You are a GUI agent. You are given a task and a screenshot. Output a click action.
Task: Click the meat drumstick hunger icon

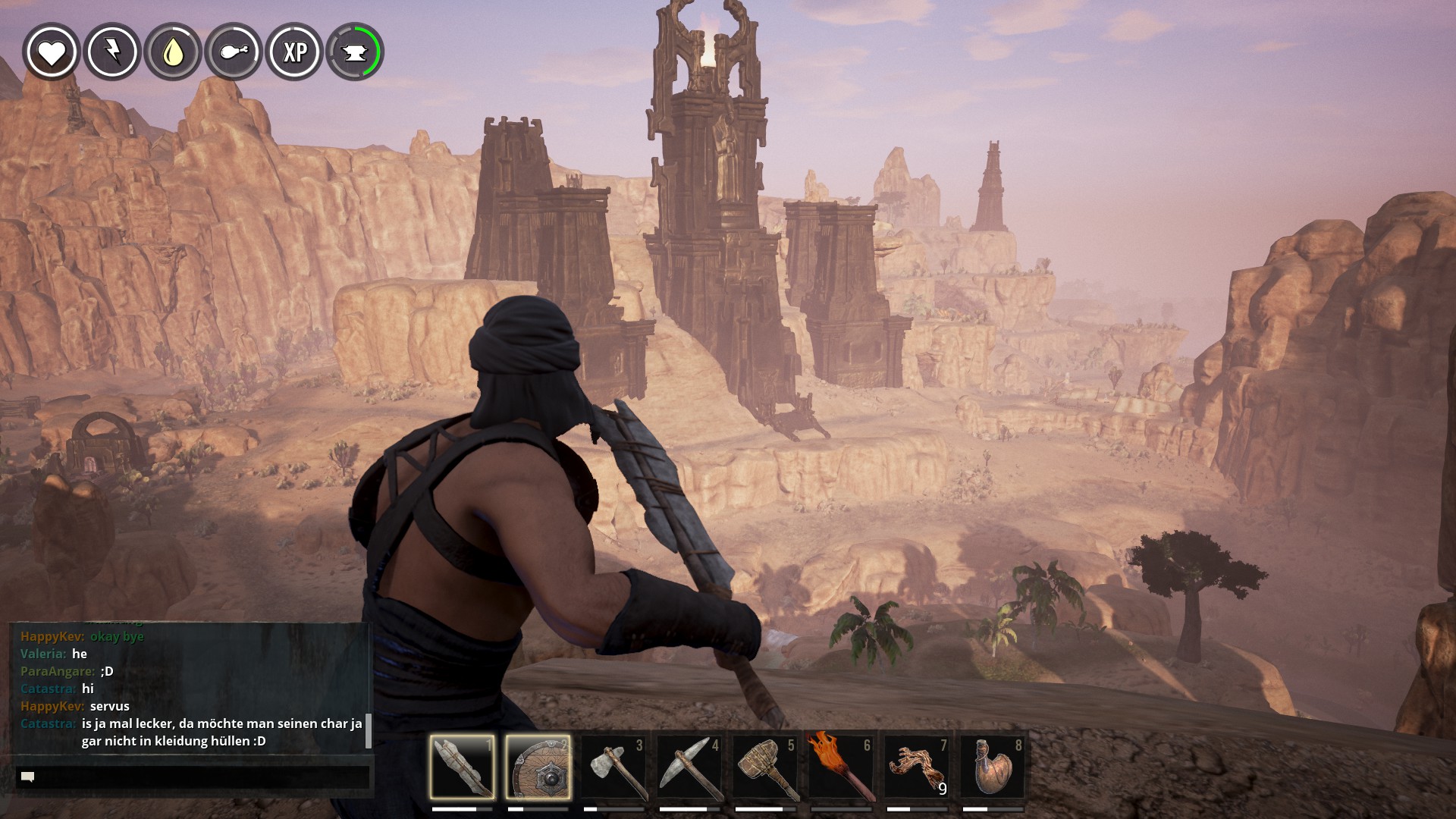click(234, 52)
